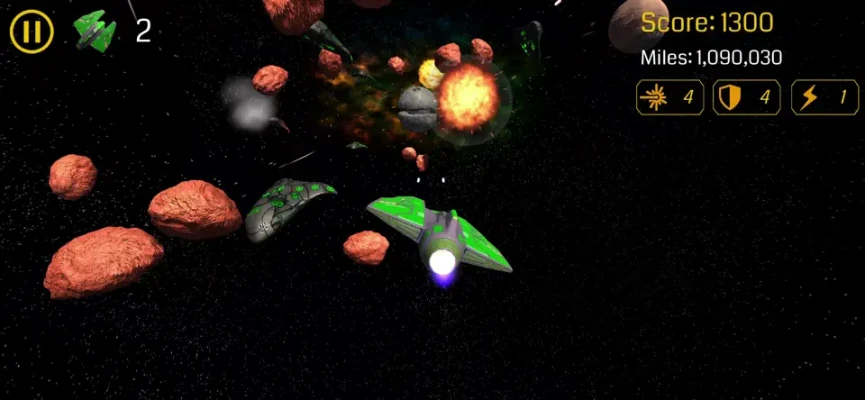Image resolution: width=865 pixels, height=400 pixels.
Task: Pause the game with the yellow button
Action: click(31, 32)
